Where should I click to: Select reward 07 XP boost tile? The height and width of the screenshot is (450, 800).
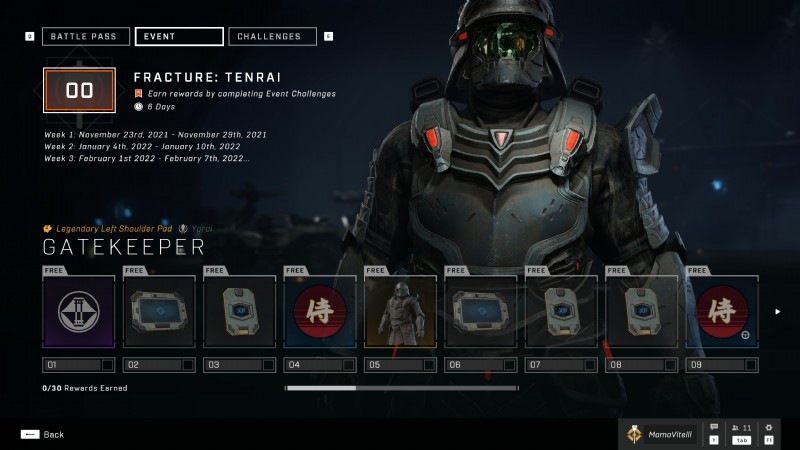(561, 311)
